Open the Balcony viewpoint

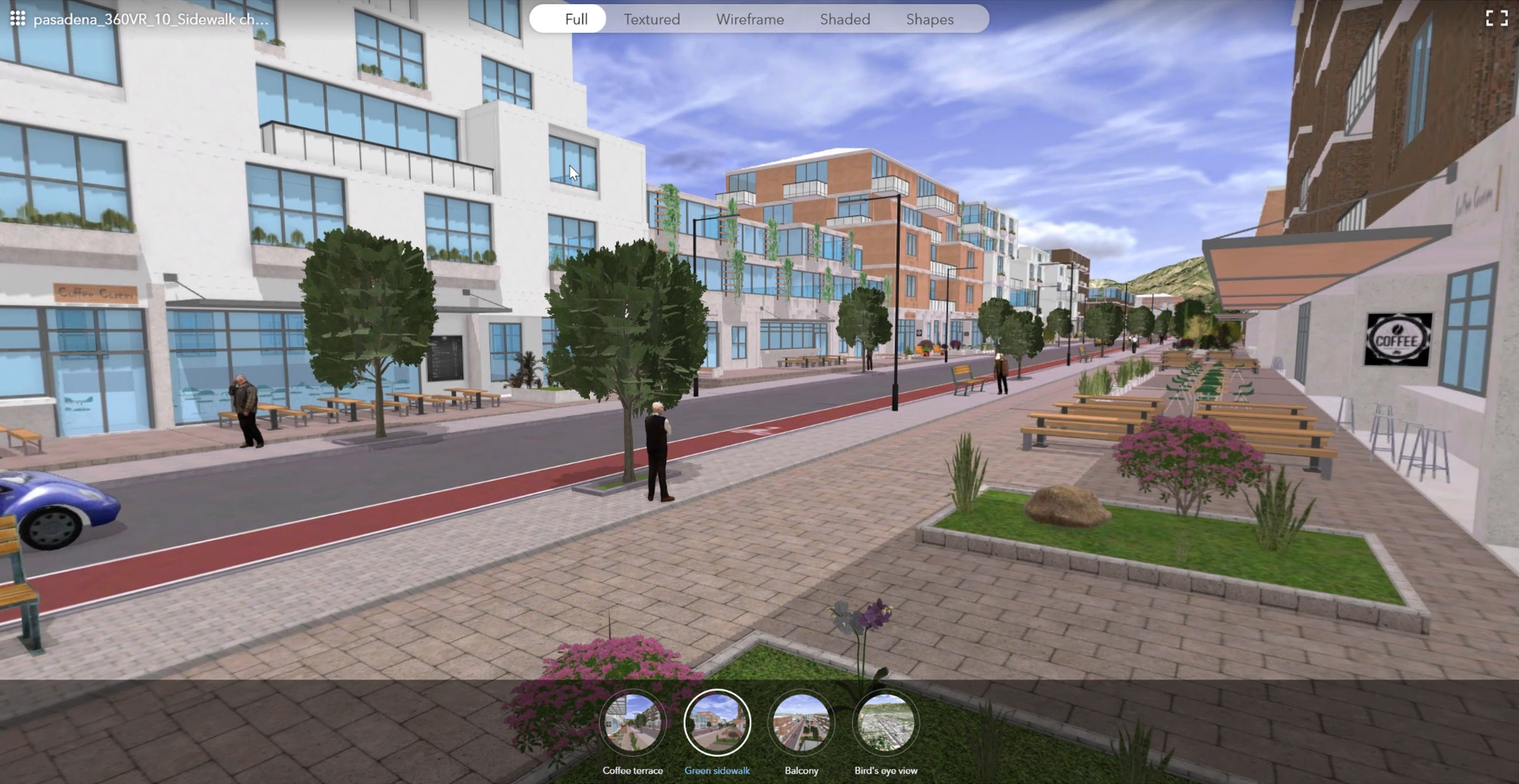801,723
